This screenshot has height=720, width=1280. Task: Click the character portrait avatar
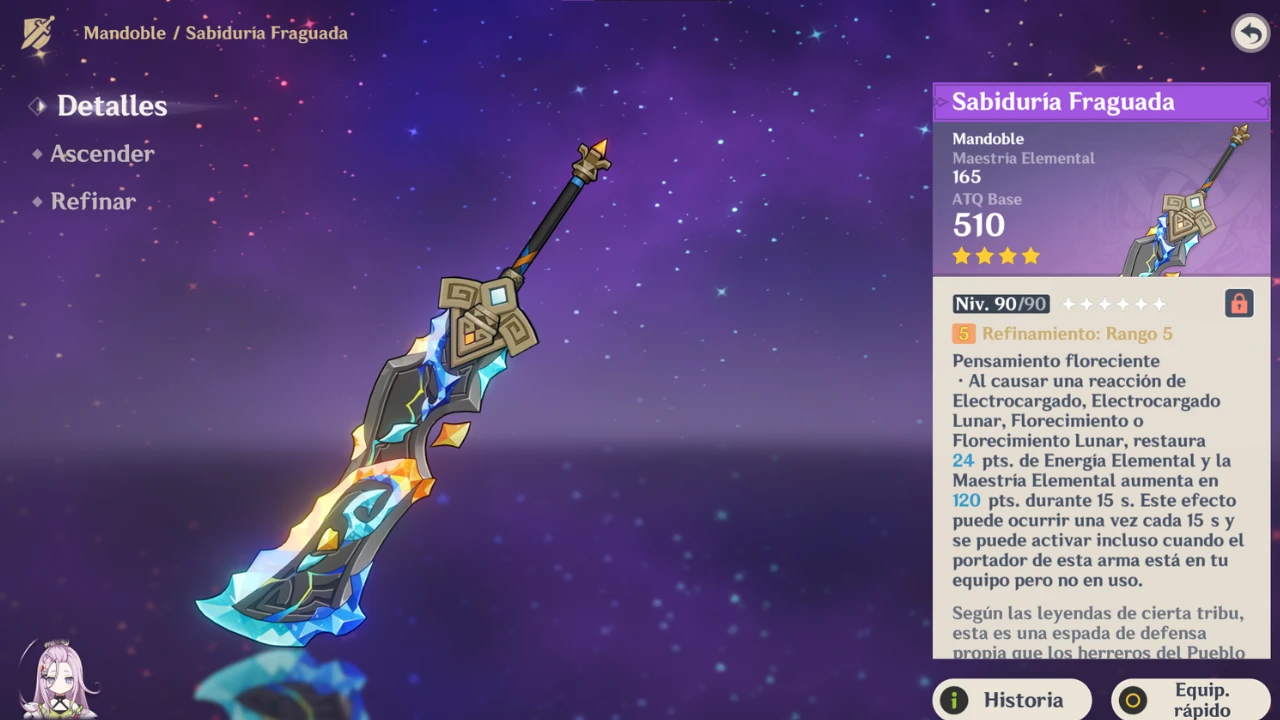58,680
